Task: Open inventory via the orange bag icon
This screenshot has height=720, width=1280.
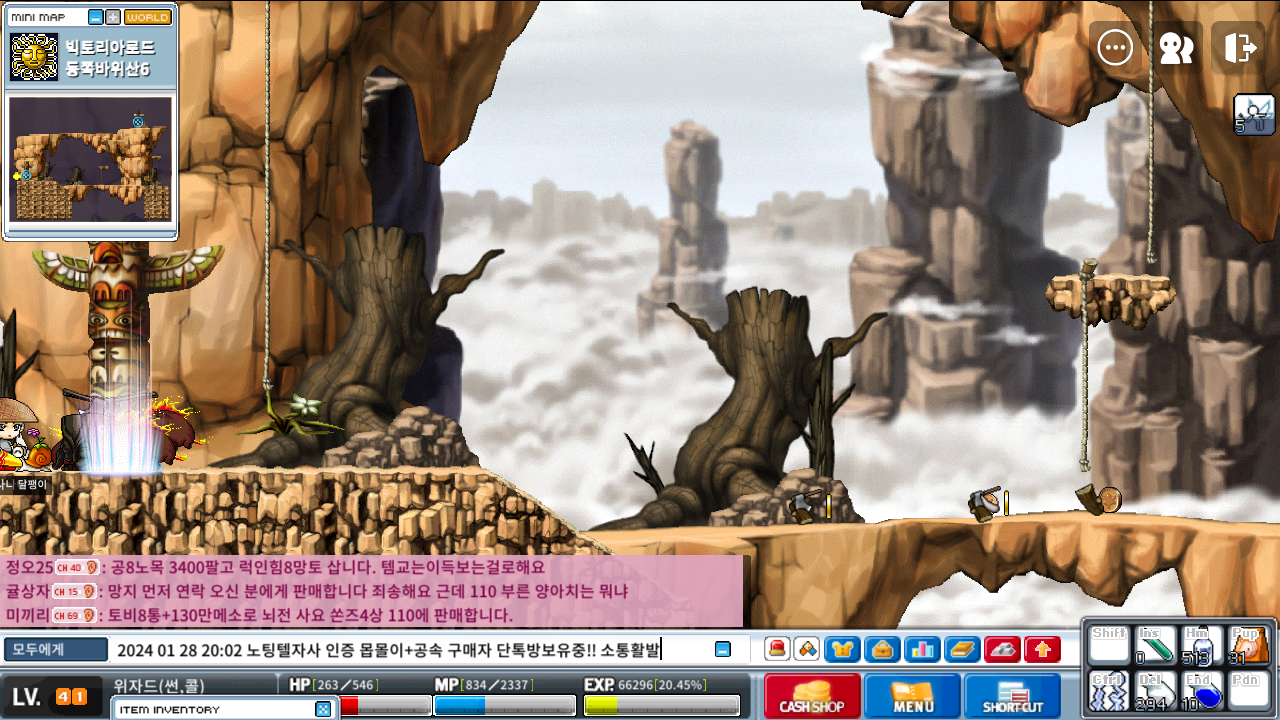Action: point(882,649)
